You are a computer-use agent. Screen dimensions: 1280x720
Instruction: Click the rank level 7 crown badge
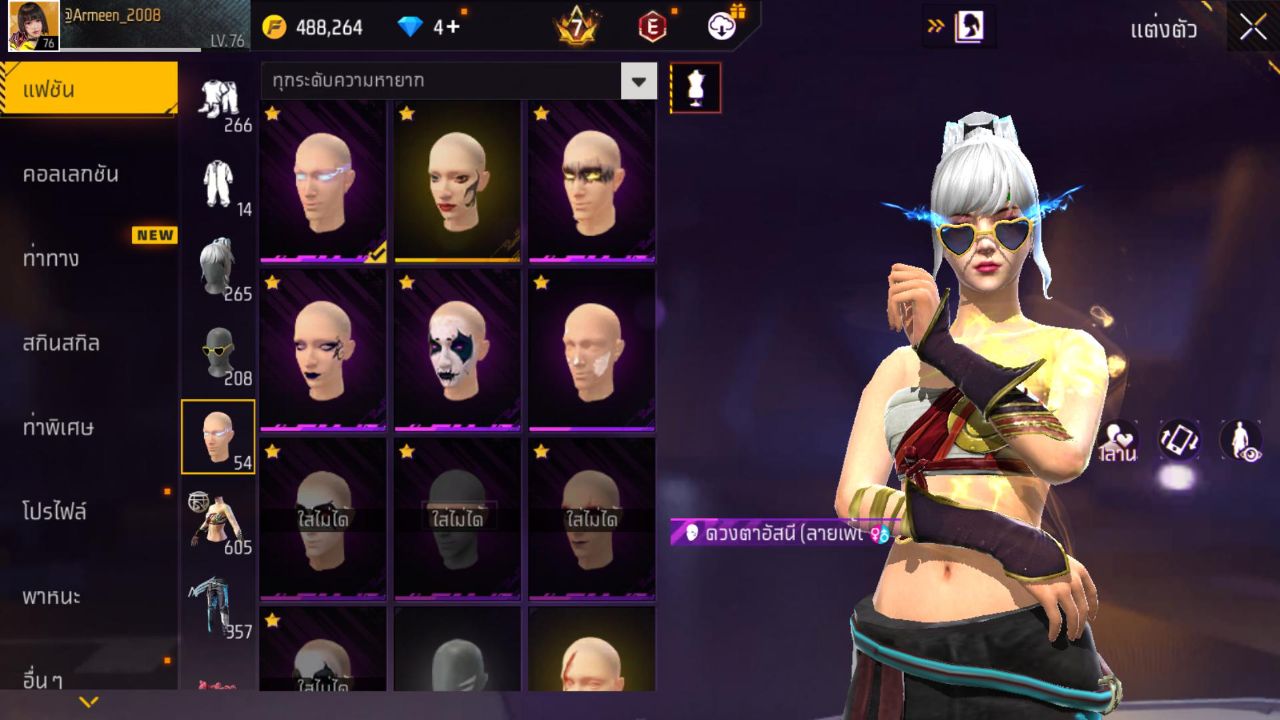pos(573,27)
